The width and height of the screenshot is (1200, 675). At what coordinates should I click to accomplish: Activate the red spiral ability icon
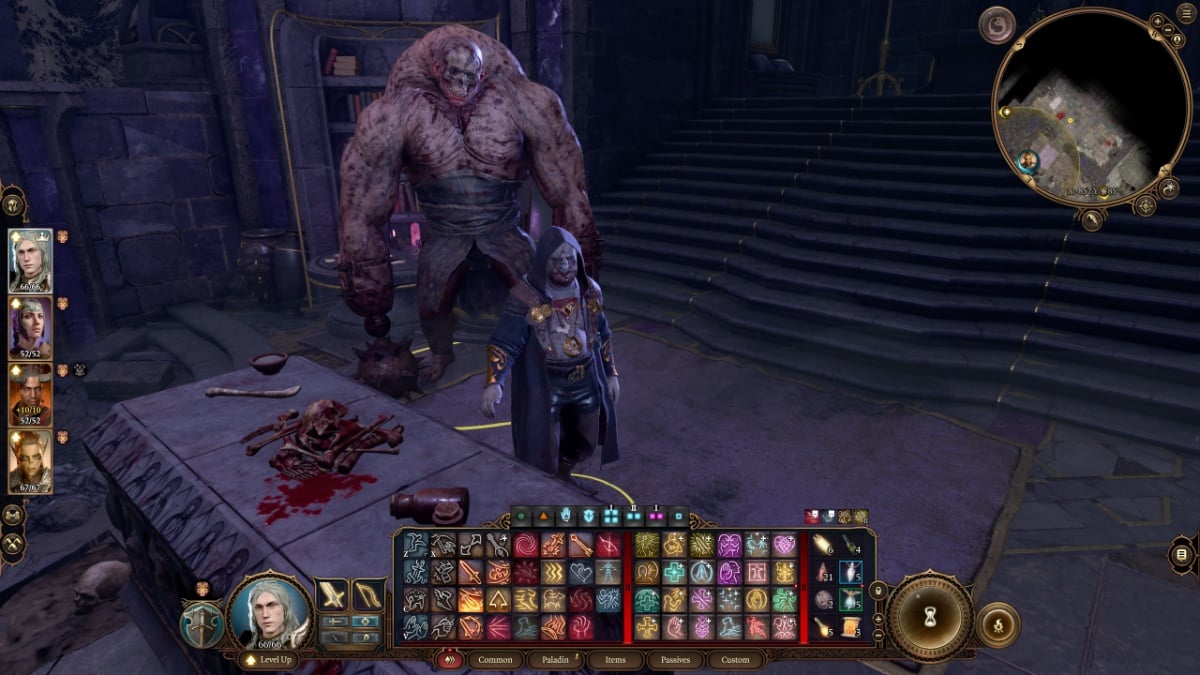(x=525, y=545)
